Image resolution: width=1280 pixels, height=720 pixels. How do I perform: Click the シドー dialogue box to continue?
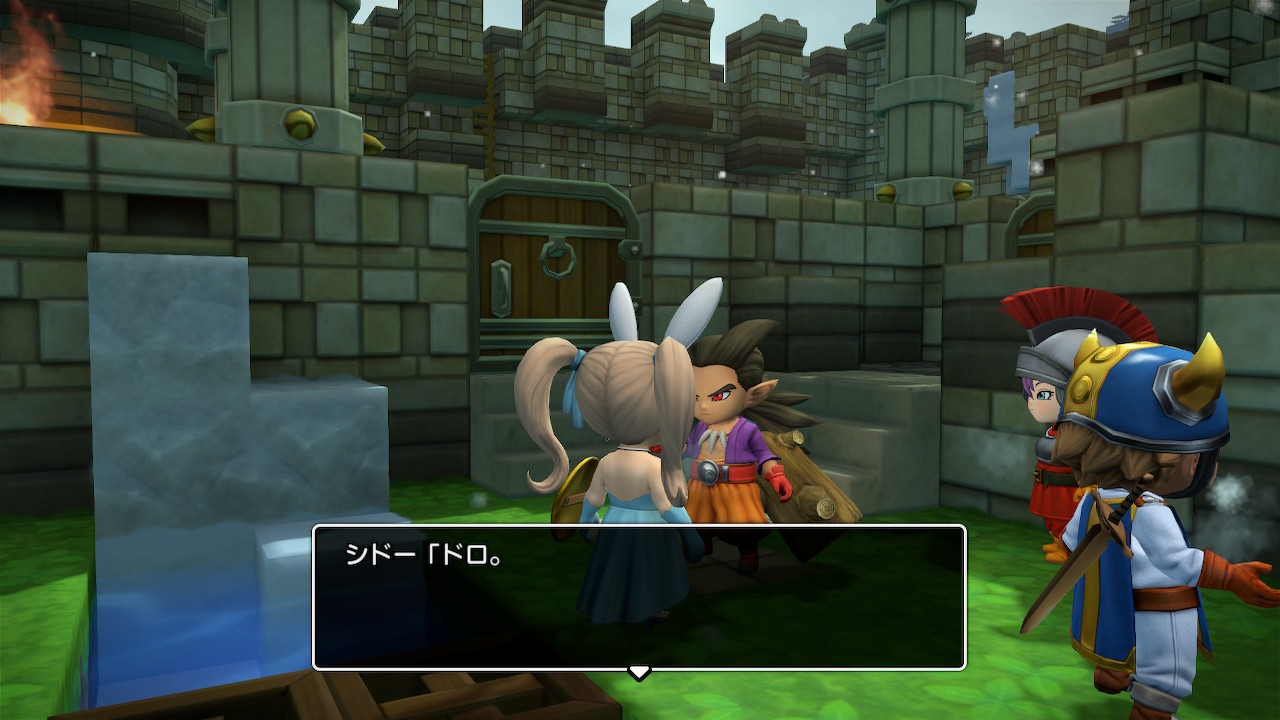639,596
